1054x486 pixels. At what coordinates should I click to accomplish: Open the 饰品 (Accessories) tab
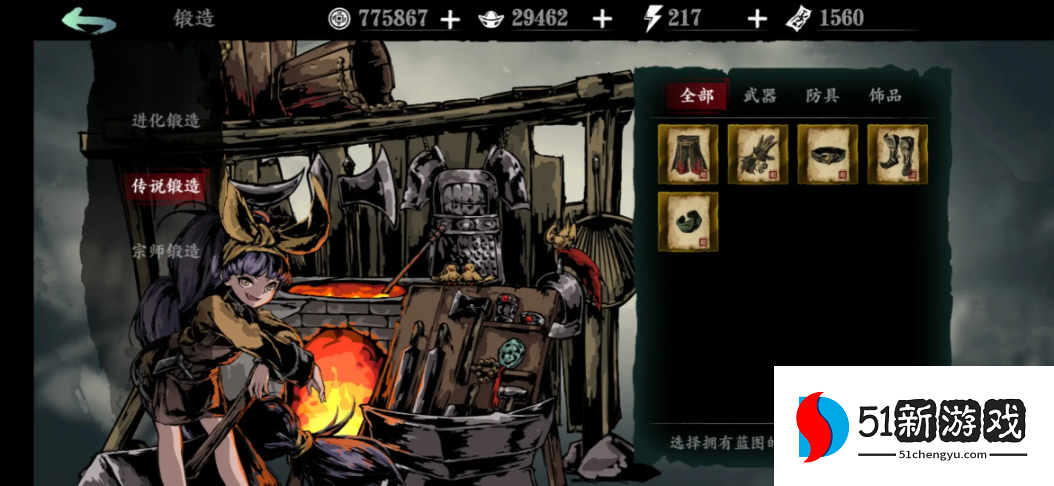click(x=885, y=96)
